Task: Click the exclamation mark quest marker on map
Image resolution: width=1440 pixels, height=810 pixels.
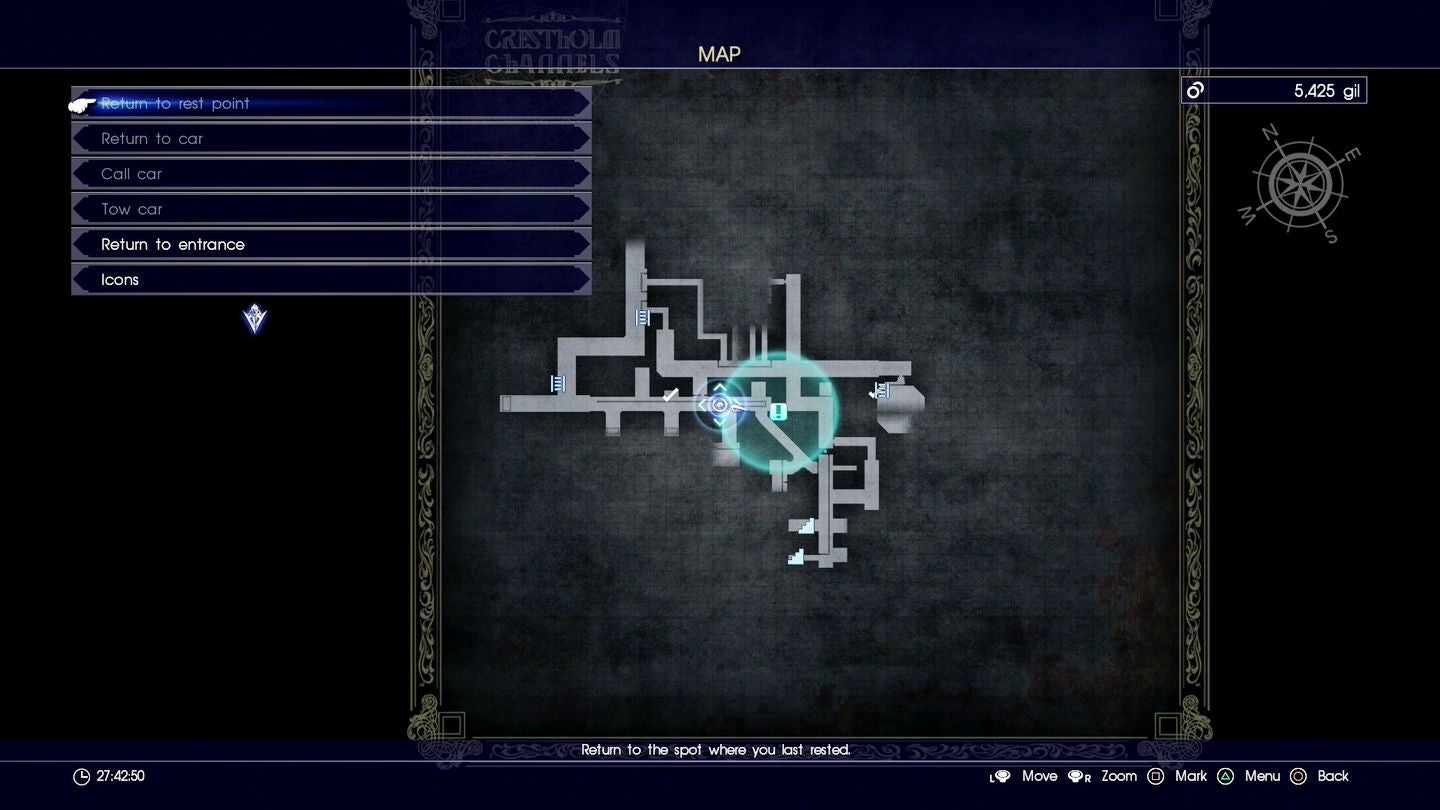Action: click(777, 410)
